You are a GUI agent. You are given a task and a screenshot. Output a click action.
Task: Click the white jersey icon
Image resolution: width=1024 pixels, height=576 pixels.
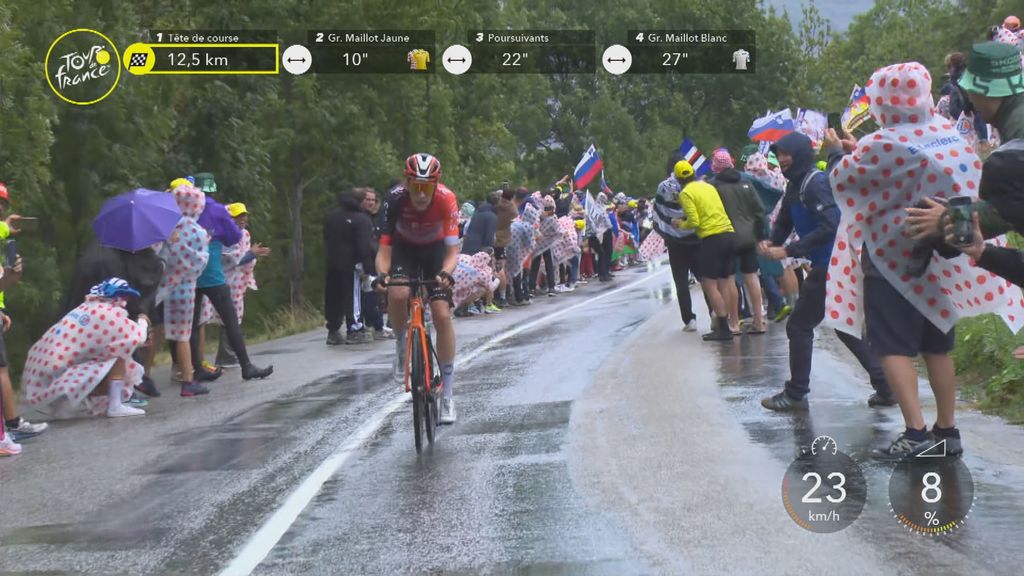(x=740, y=59)
